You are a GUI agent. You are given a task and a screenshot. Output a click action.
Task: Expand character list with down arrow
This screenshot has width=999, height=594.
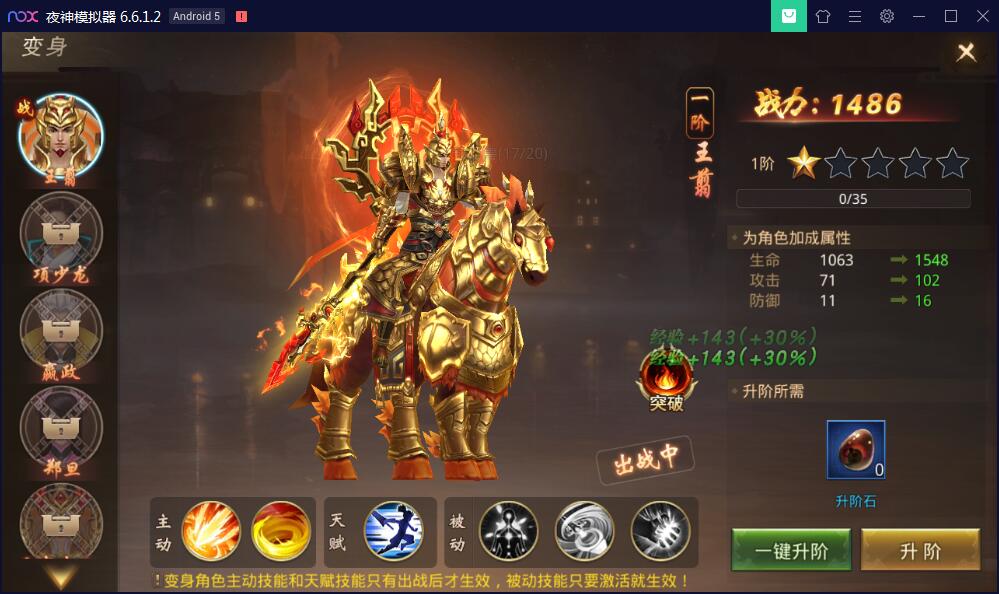(61, 576)
